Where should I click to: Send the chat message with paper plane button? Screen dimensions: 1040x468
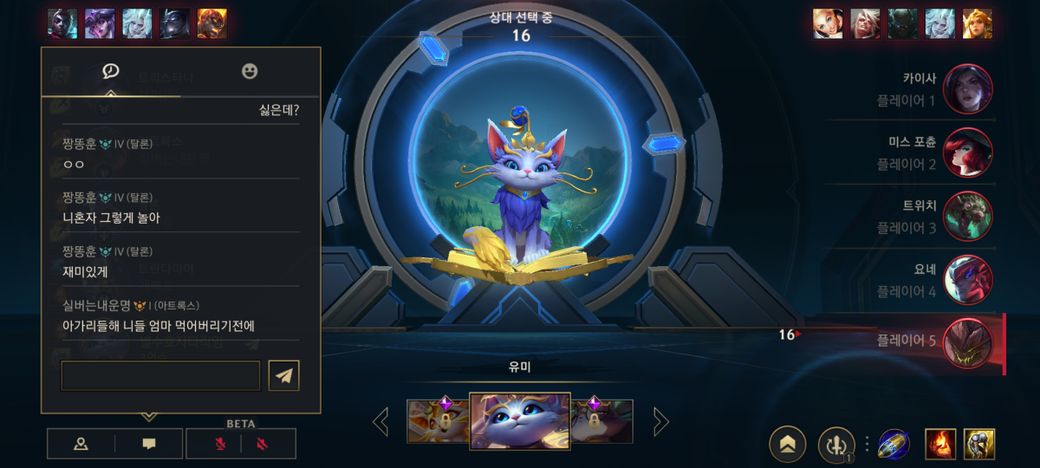coord(284,375)
